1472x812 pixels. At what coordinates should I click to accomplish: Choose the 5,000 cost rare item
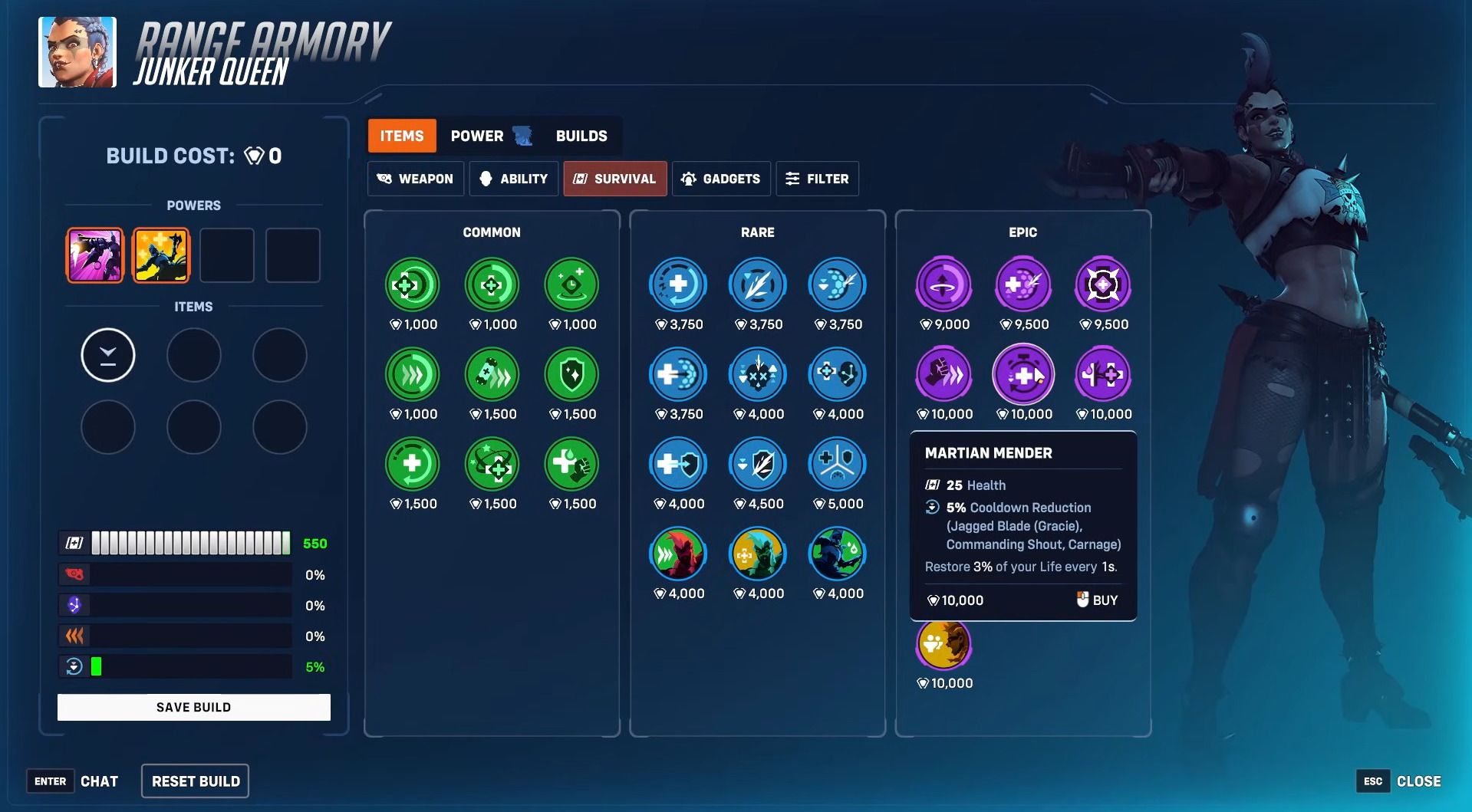point(837,465)
